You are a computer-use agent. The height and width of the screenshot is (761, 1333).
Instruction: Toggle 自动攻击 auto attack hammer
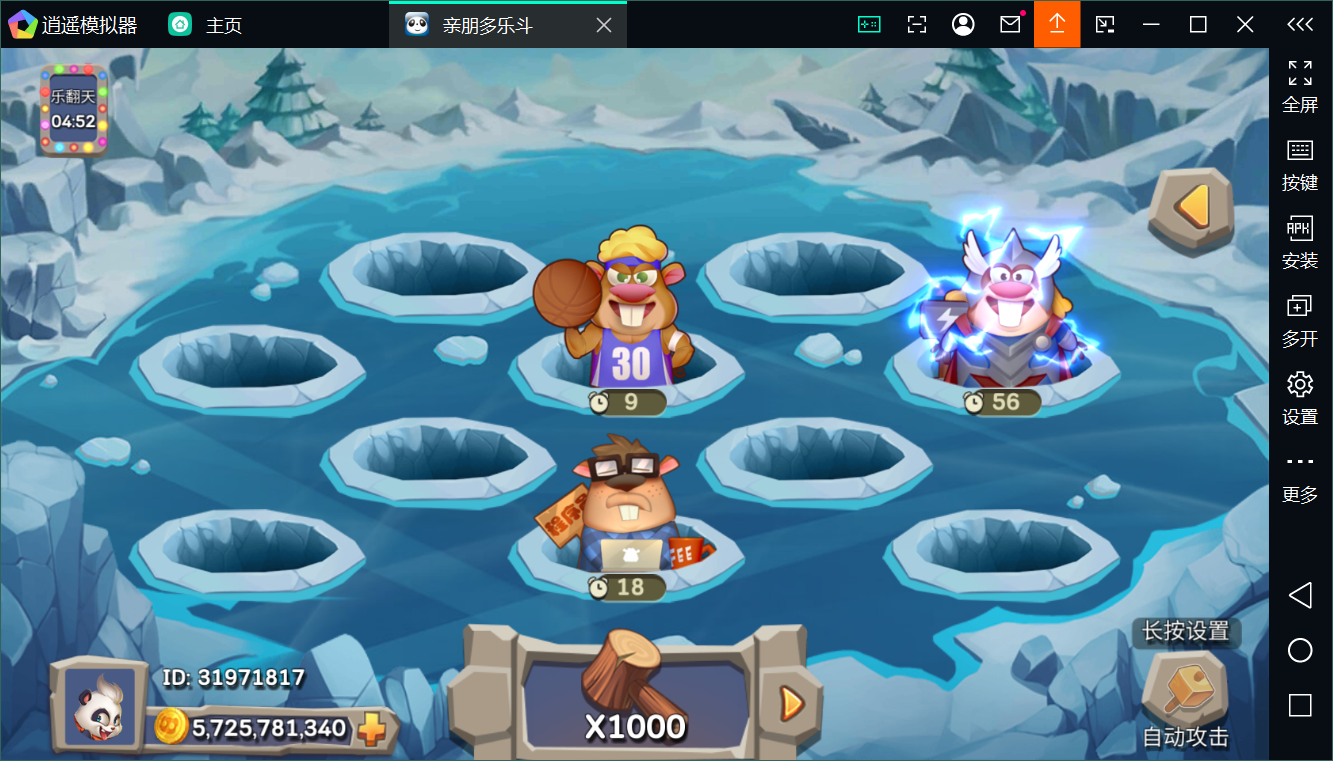pyautogui.click(x=1185, y=692)
